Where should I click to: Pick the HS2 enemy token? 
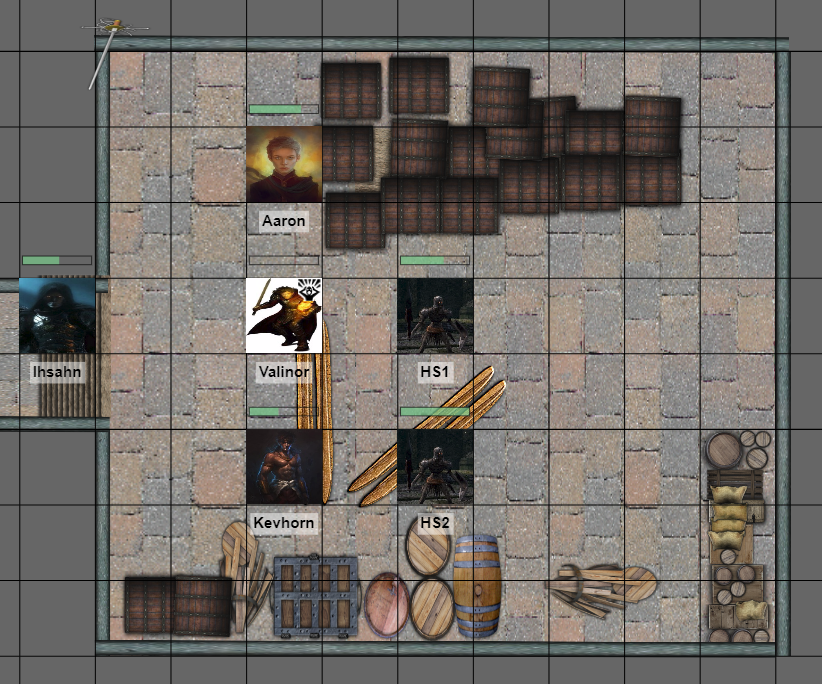pyautogui.click(x=435, y=467)
